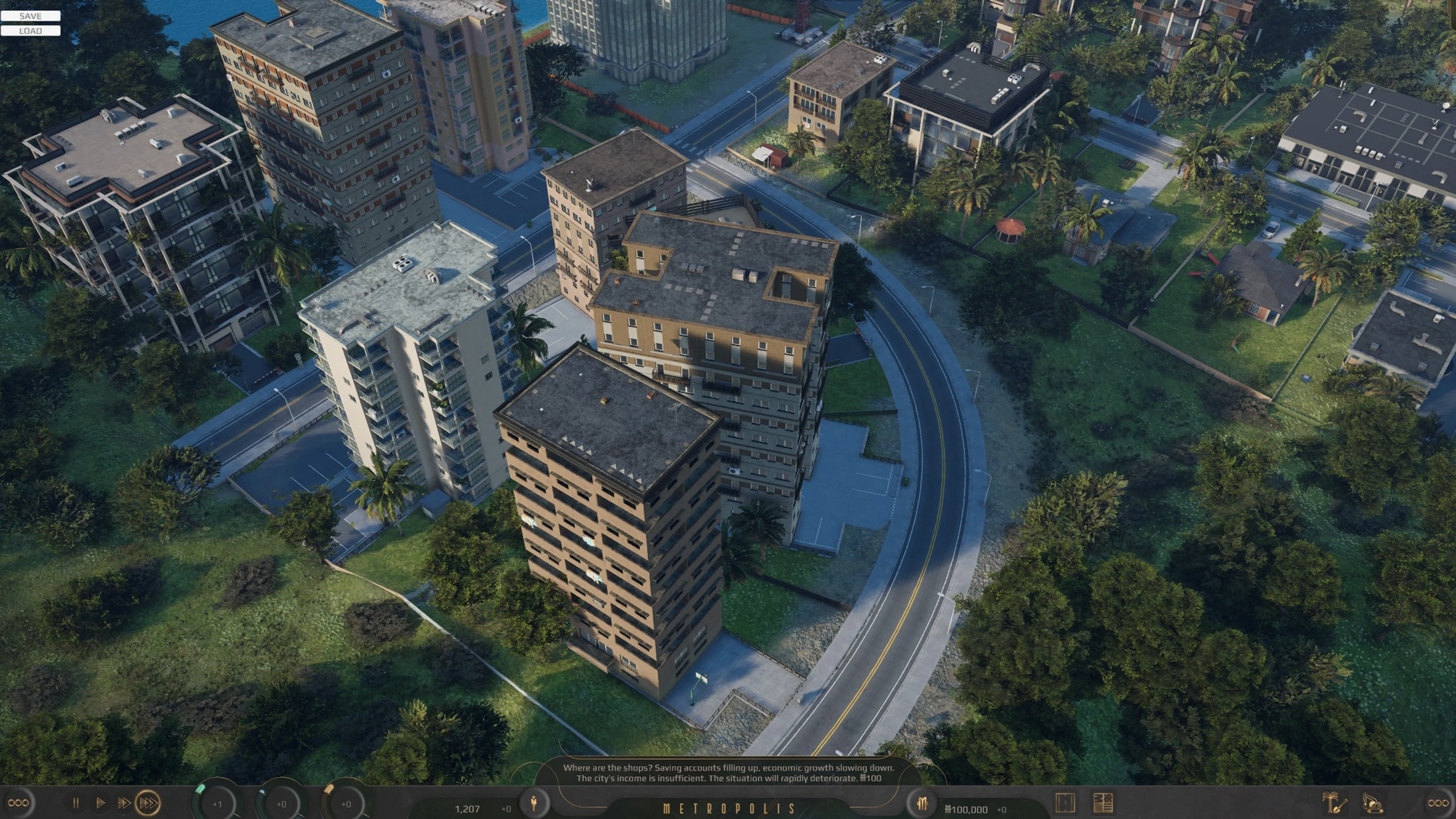Select the triple-arrow fastest speed
This screenshot has width=1456, height=819.
tap(148, 803)
